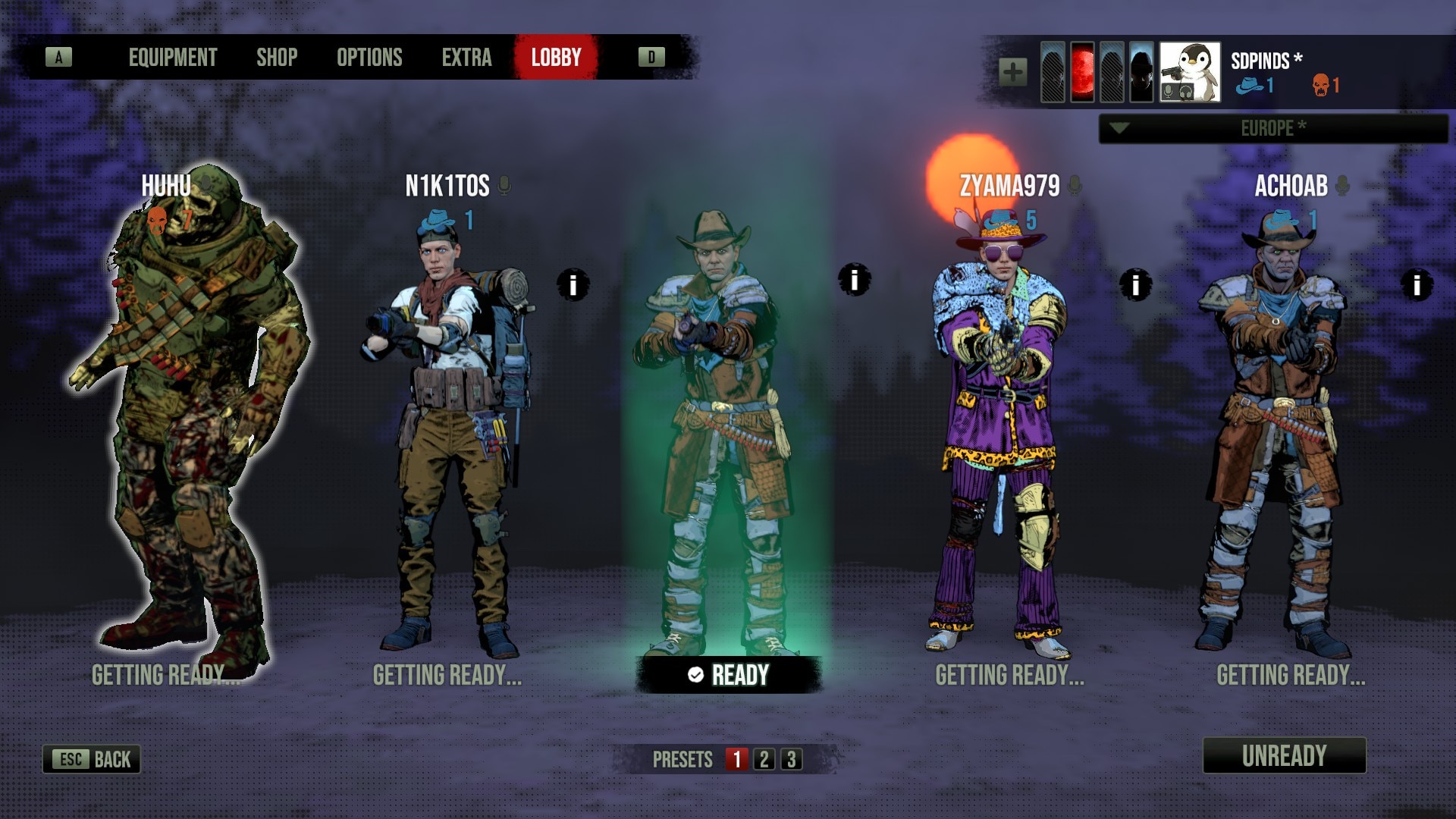
Task: Open the Europe region dropdown
Action: 1272,128
